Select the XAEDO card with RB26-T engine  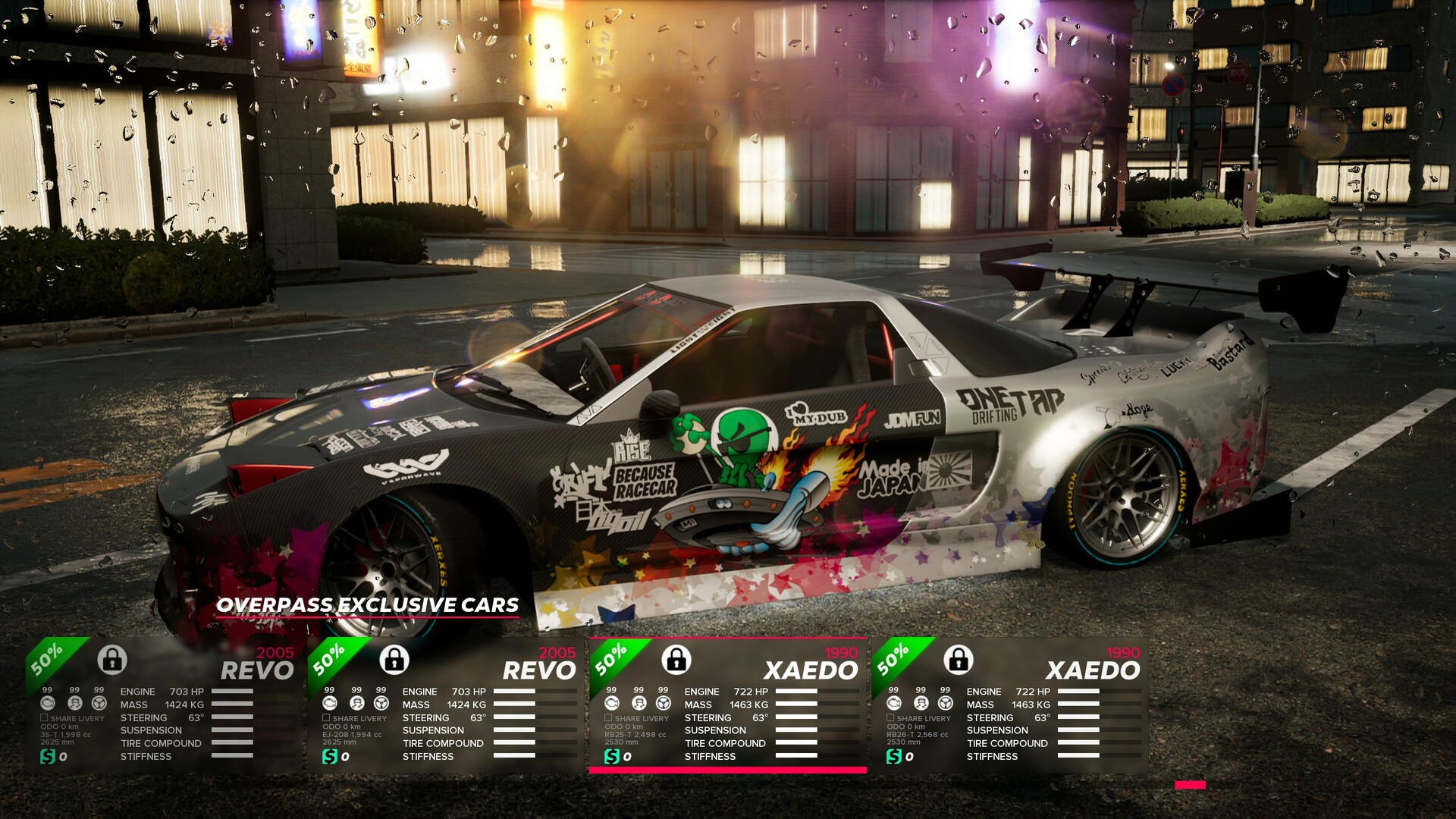[x=1009, y=705]
